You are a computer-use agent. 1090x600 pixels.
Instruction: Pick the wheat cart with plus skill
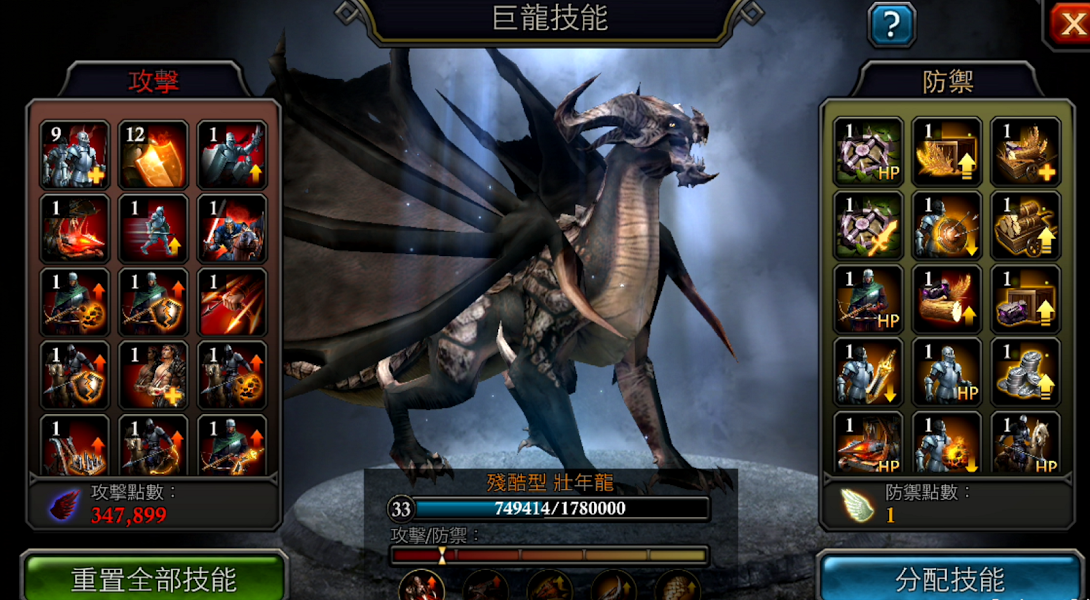click(x=1026, y=152)
